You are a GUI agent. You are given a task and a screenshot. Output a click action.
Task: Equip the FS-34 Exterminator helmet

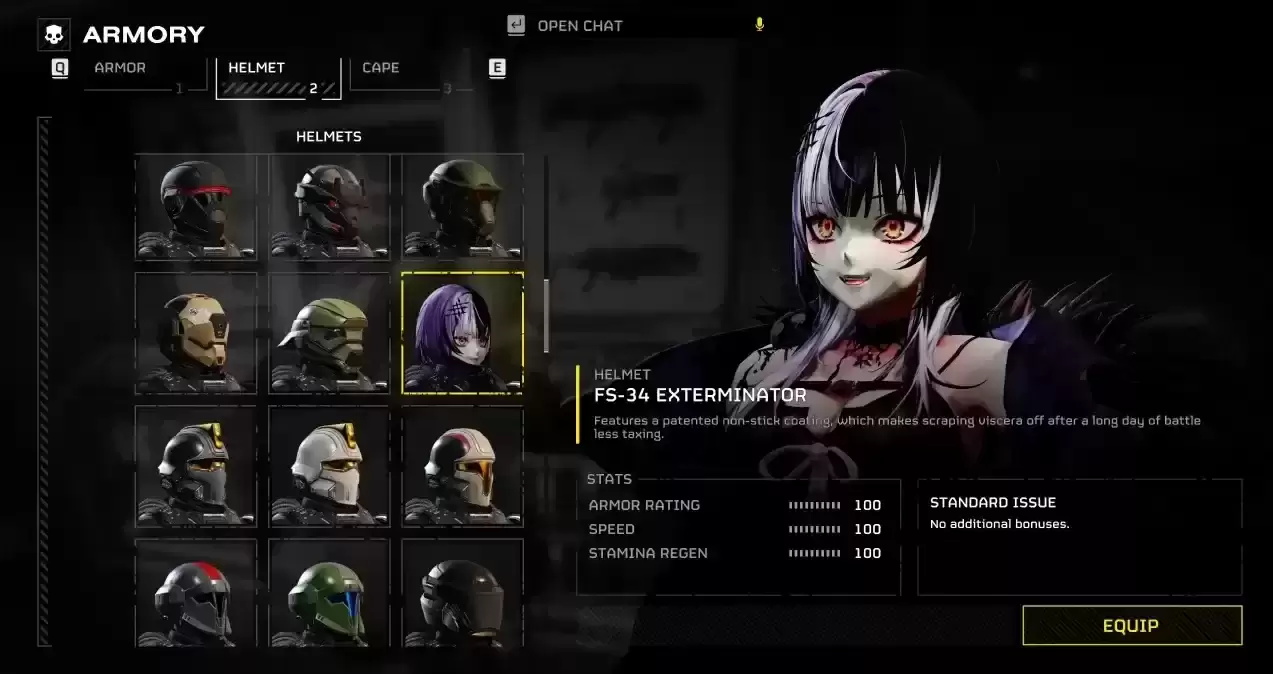[1131, 625]
